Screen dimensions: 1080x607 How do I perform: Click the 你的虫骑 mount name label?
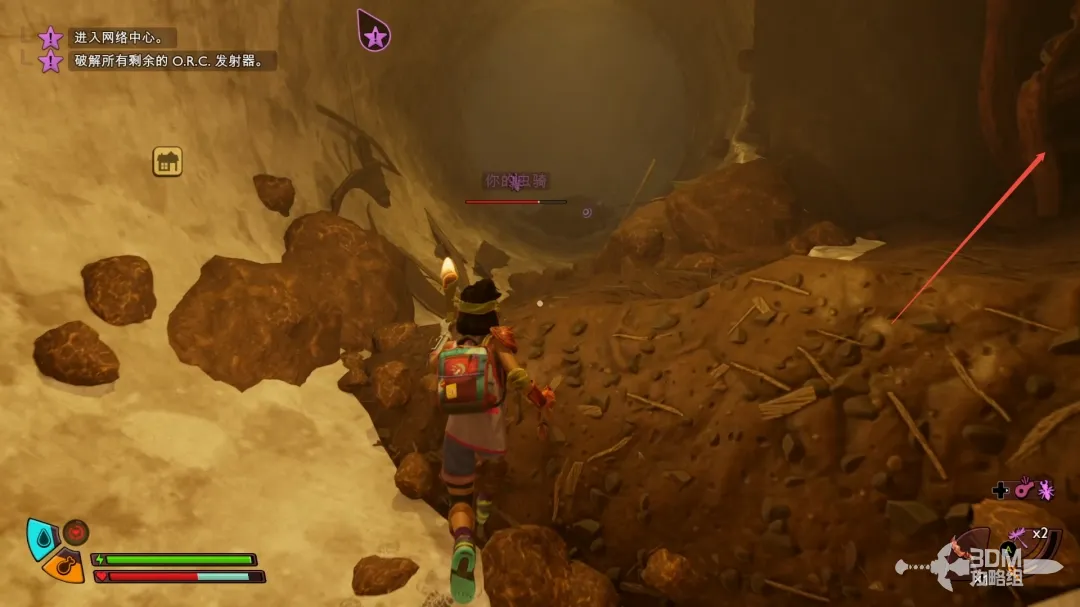516,181
